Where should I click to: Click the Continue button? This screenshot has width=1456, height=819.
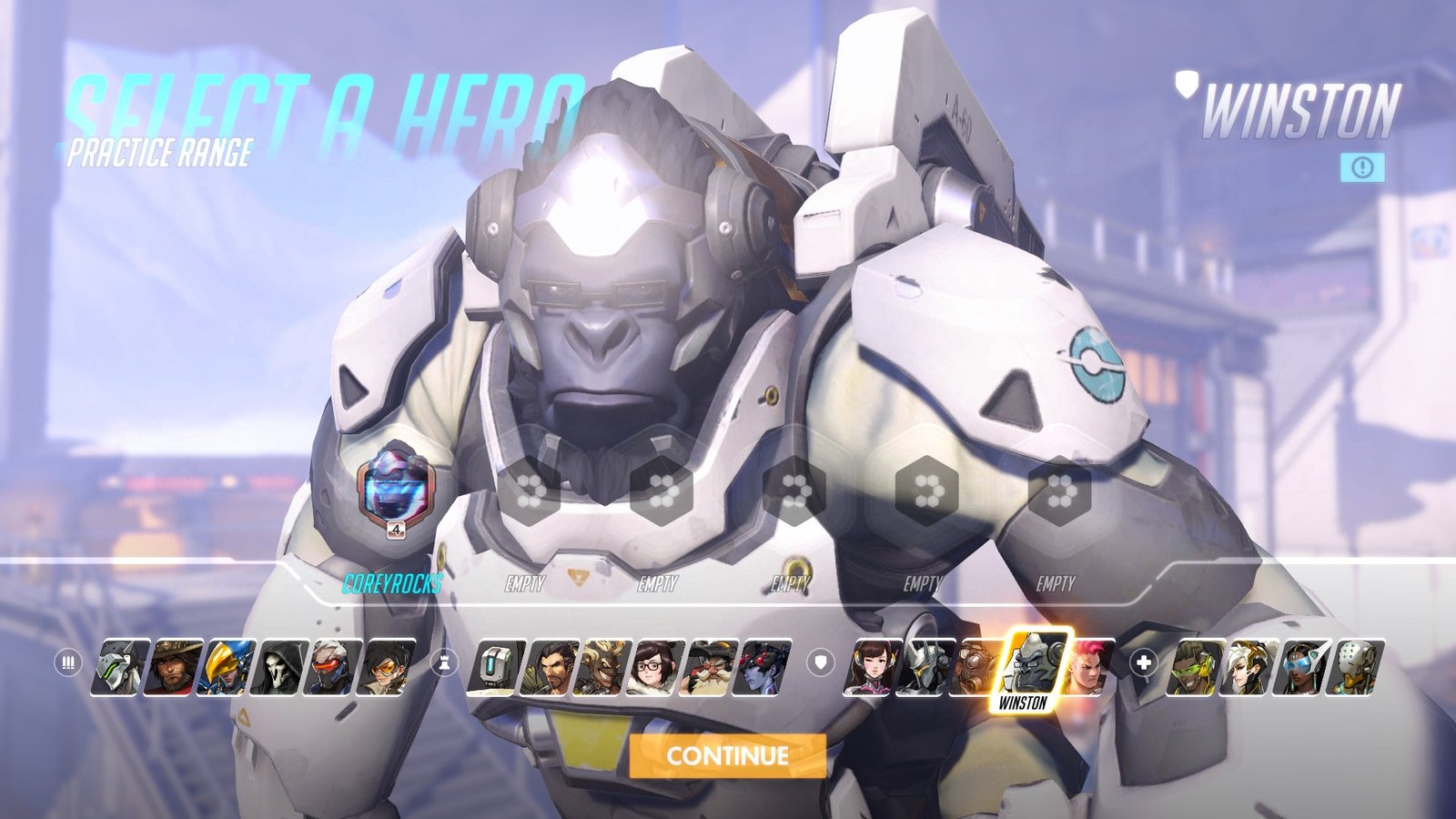click(x=727, y=756)
